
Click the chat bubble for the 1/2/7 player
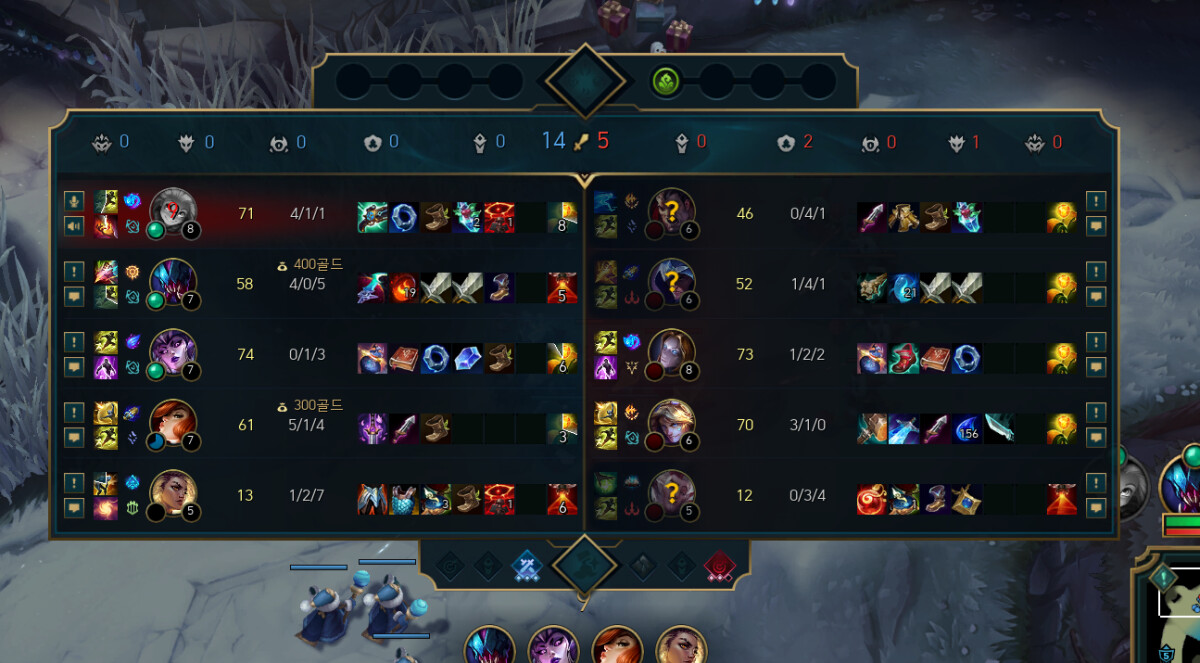73,508
